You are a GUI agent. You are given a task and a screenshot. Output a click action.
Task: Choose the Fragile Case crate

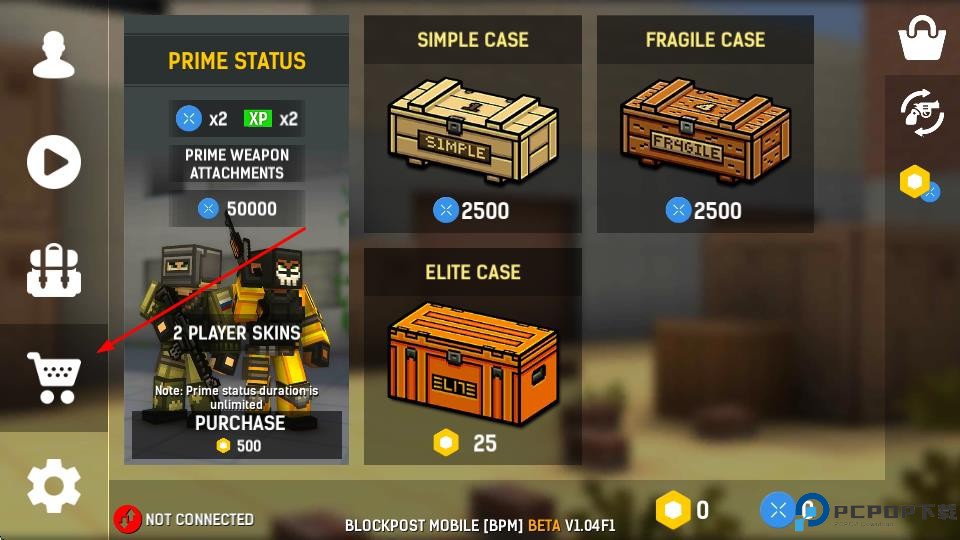click(705, 137)
